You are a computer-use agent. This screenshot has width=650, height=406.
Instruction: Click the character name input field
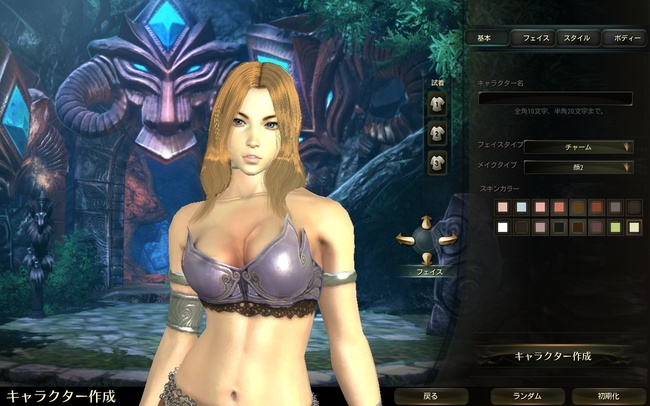555,98
